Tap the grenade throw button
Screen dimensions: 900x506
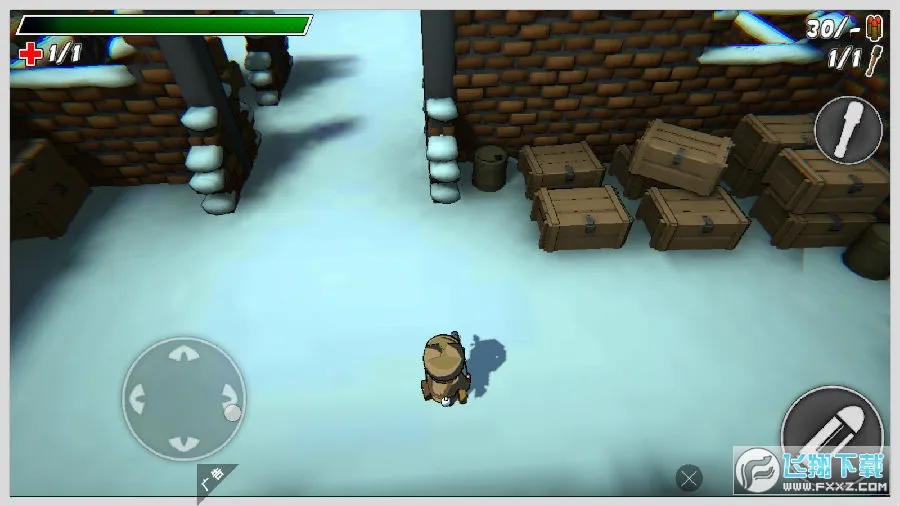[x=848, y=129]
